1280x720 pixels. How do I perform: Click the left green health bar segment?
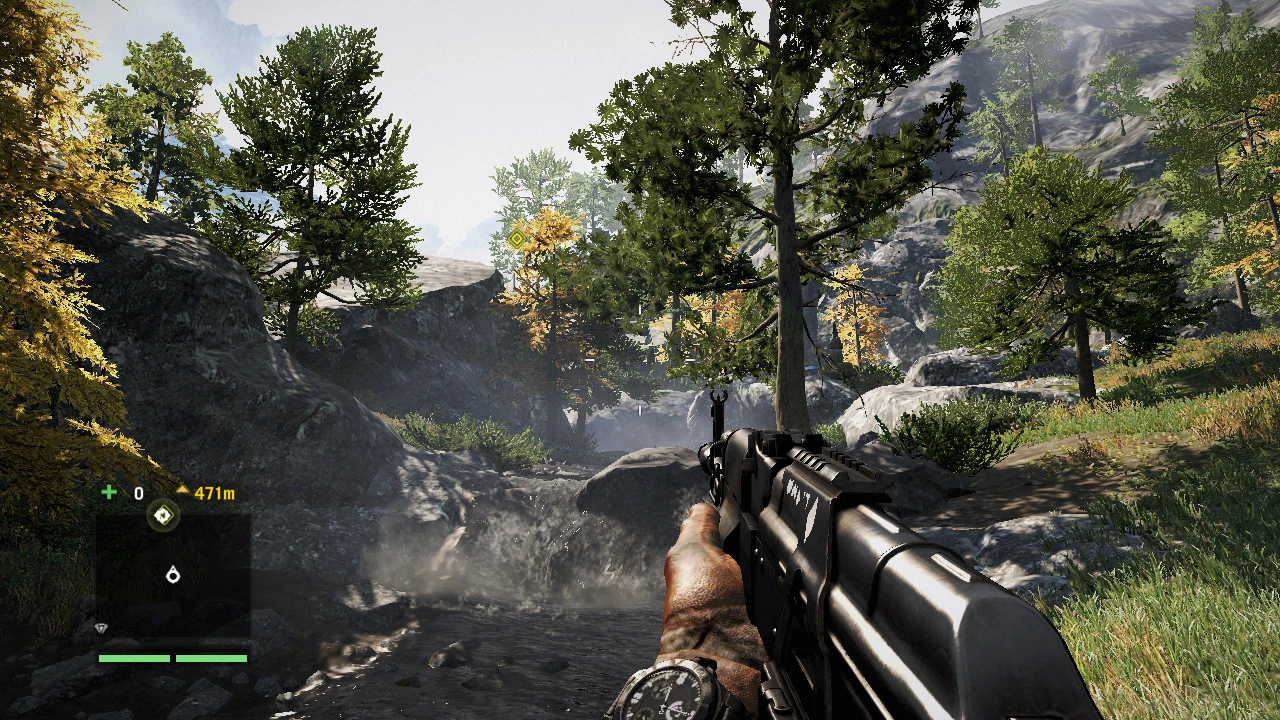coord(134,657)
